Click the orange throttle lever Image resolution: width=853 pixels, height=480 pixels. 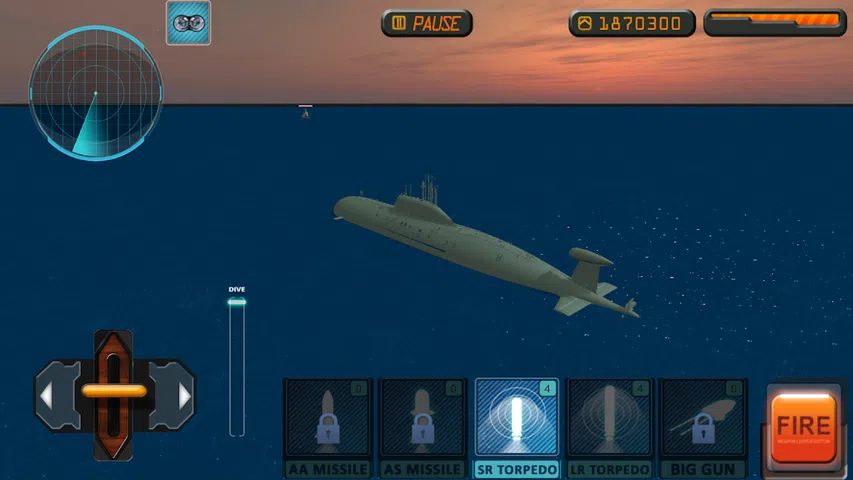(x=114, y=392)
